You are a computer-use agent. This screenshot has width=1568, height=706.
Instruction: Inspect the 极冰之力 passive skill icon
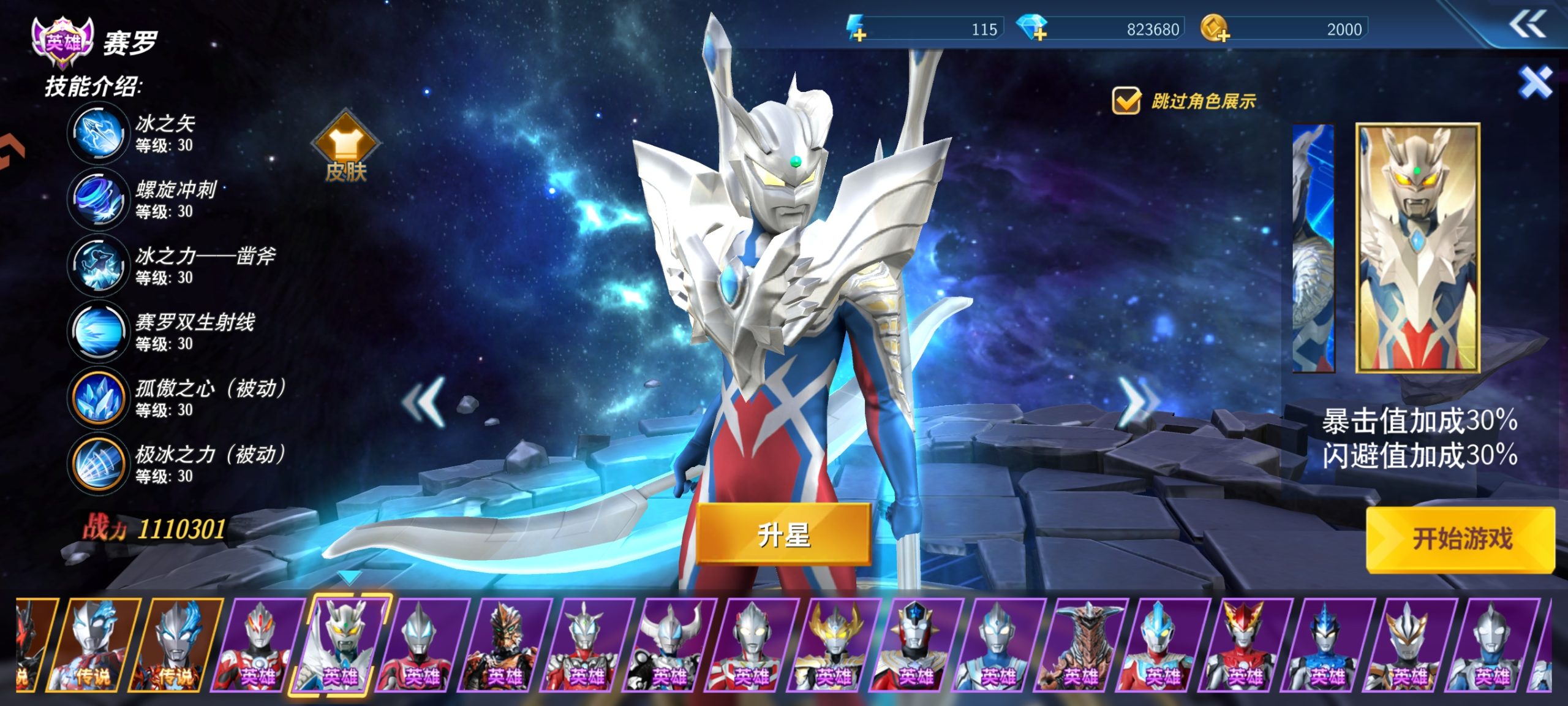[x=98, y=464]
